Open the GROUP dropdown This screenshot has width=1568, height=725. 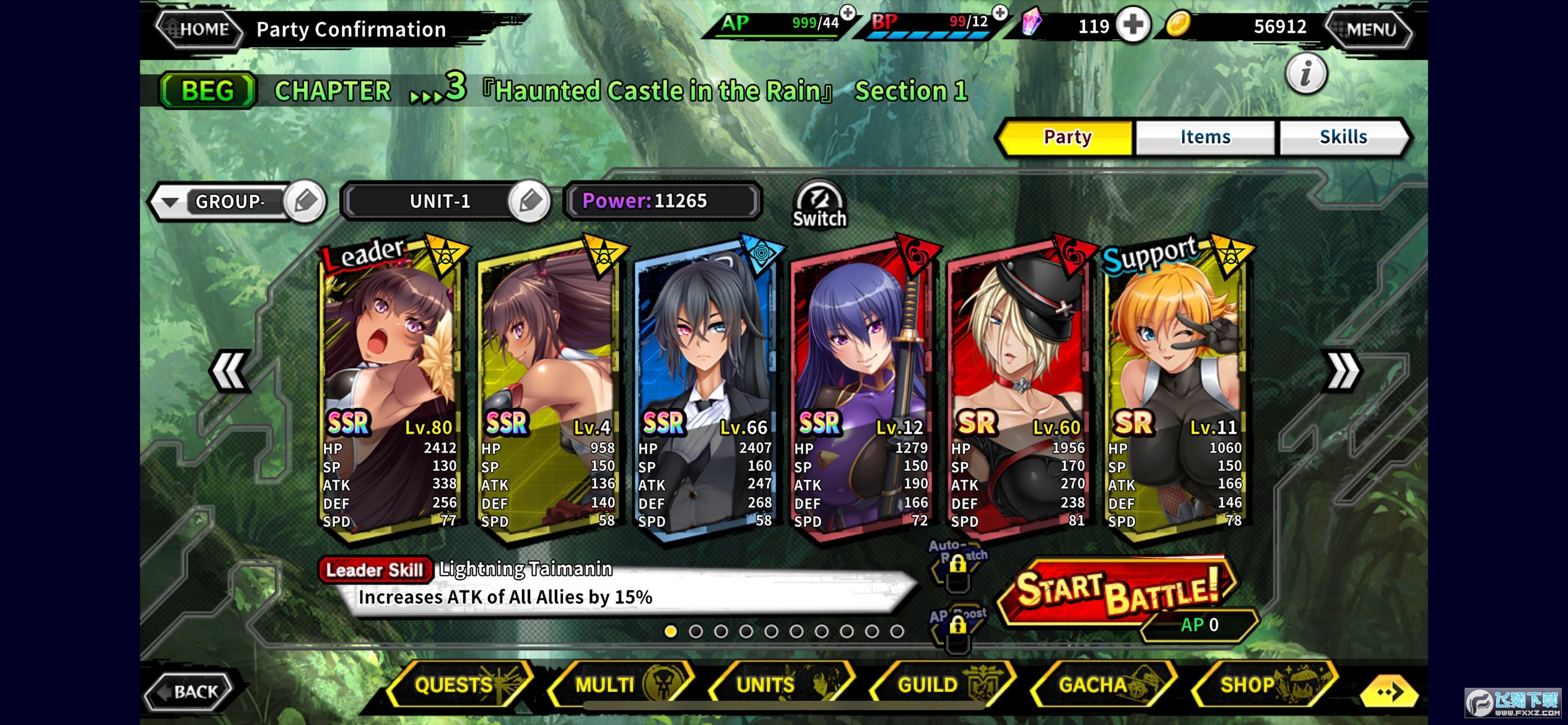pyautogui.click(x=170, y=202)
